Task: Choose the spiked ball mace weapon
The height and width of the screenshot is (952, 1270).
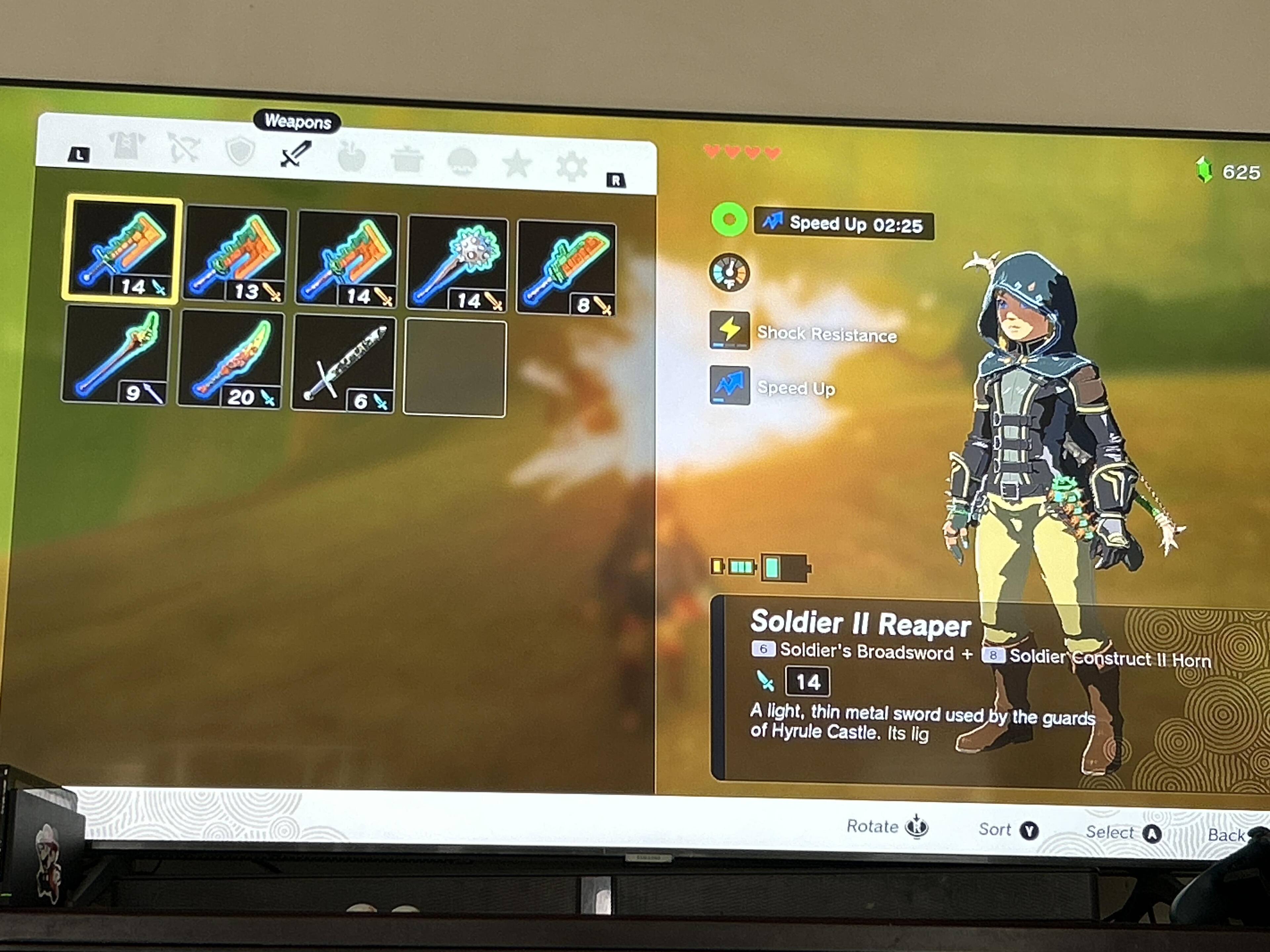Action: [458, 264]
